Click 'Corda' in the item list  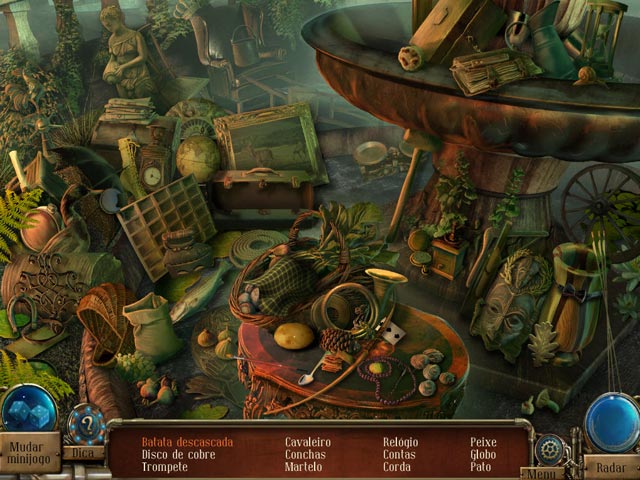coord(397,467)
